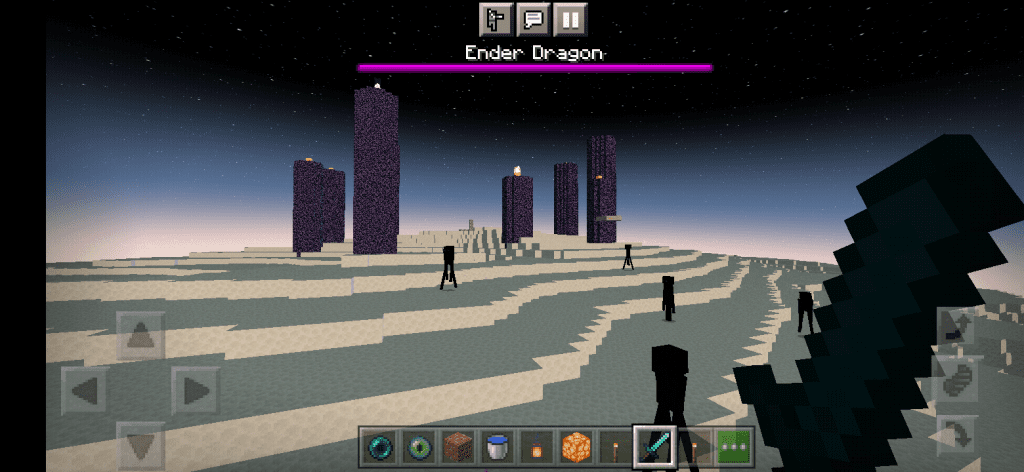This screenshot has height=472, width=1024.
Task: Select the water bucket slot
Action: [x=497, y=446]
